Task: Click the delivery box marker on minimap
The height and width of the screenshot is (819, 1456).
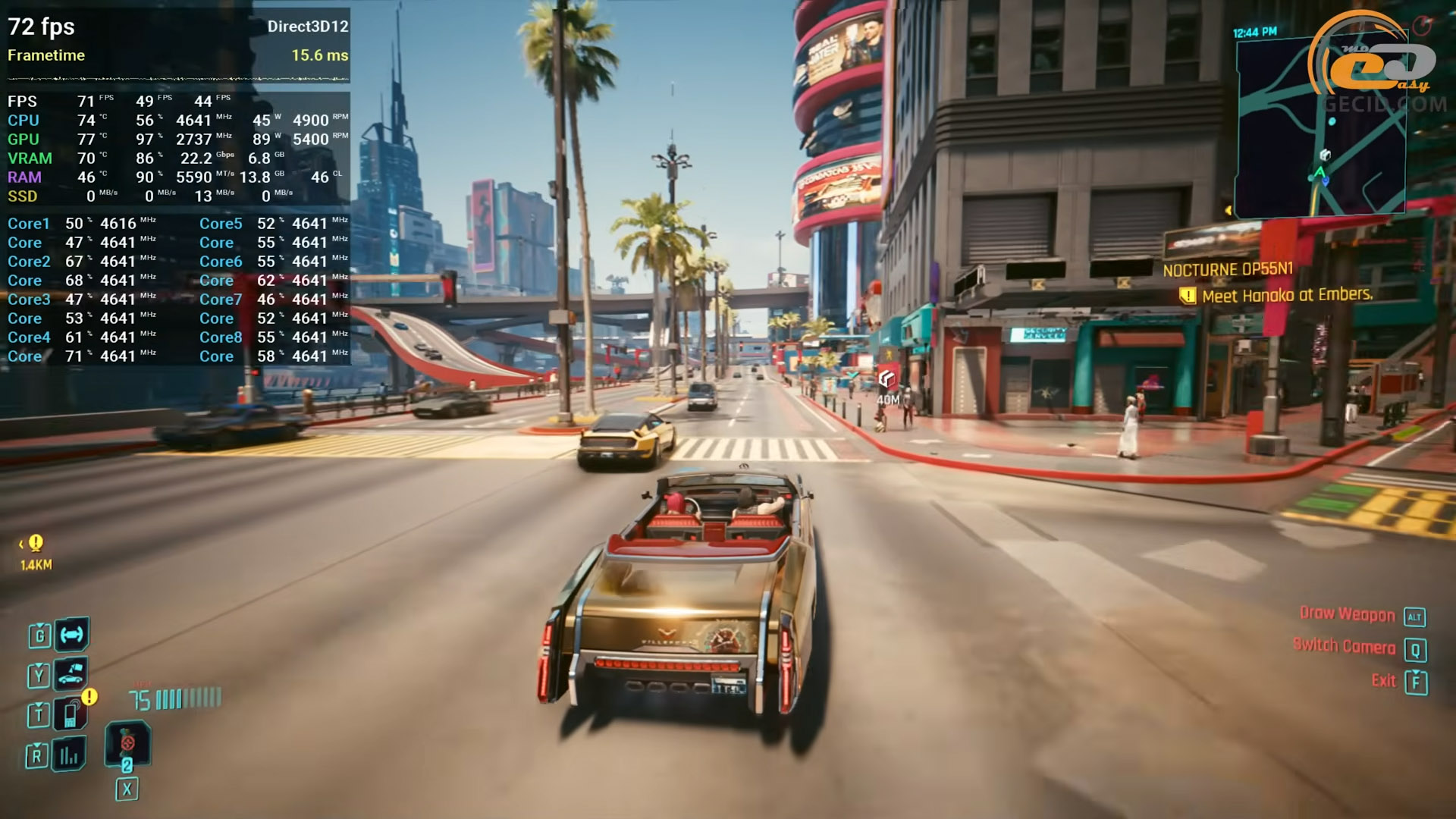Action: click(x=1325, y=155)
